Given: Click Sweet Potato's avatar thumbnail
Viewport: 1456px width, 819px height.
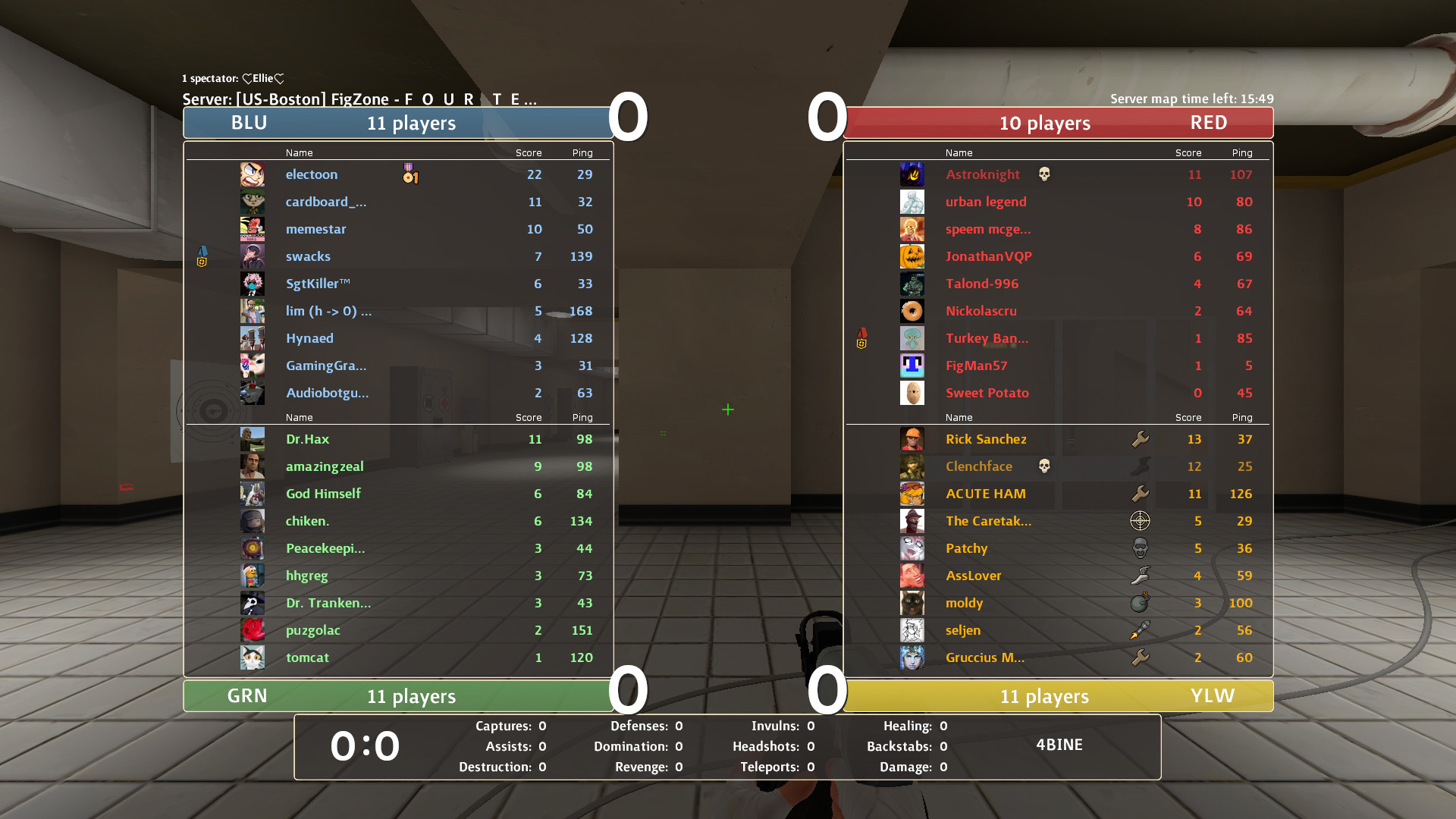Looking at the screenshot, I should coord(912,393).
